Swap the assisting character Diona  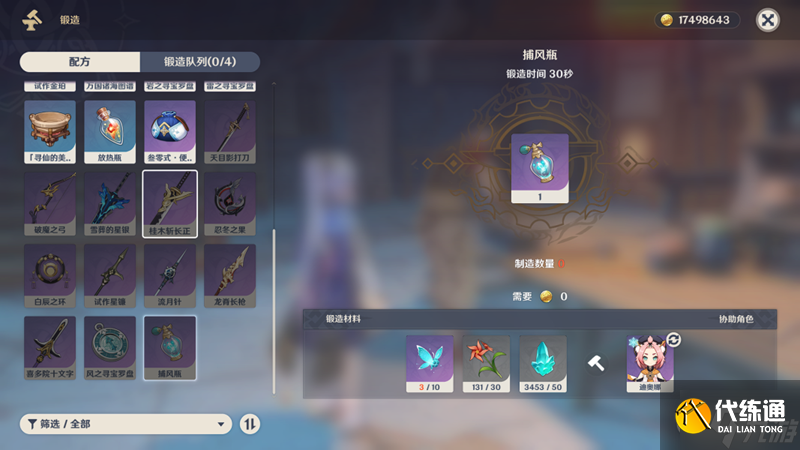click(674, 341)
